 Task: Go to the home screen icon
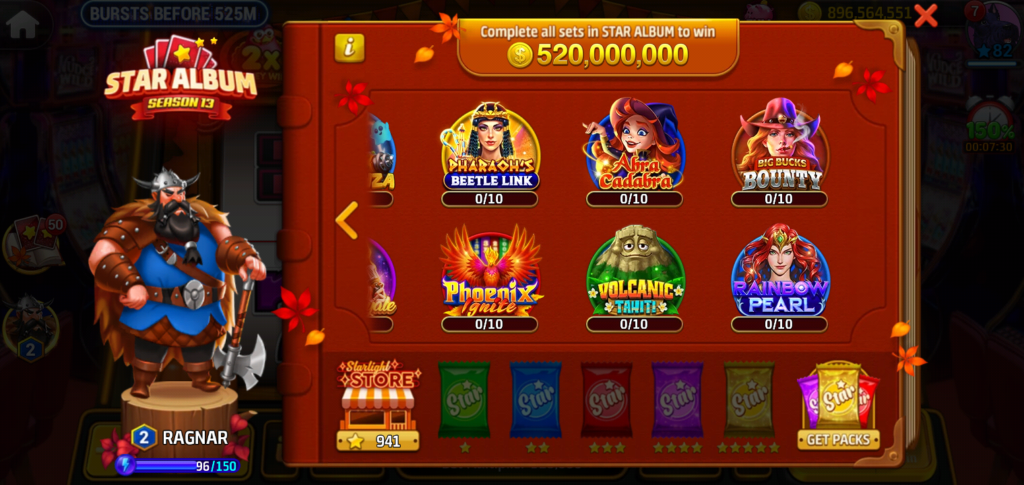[x=22, y=23]
